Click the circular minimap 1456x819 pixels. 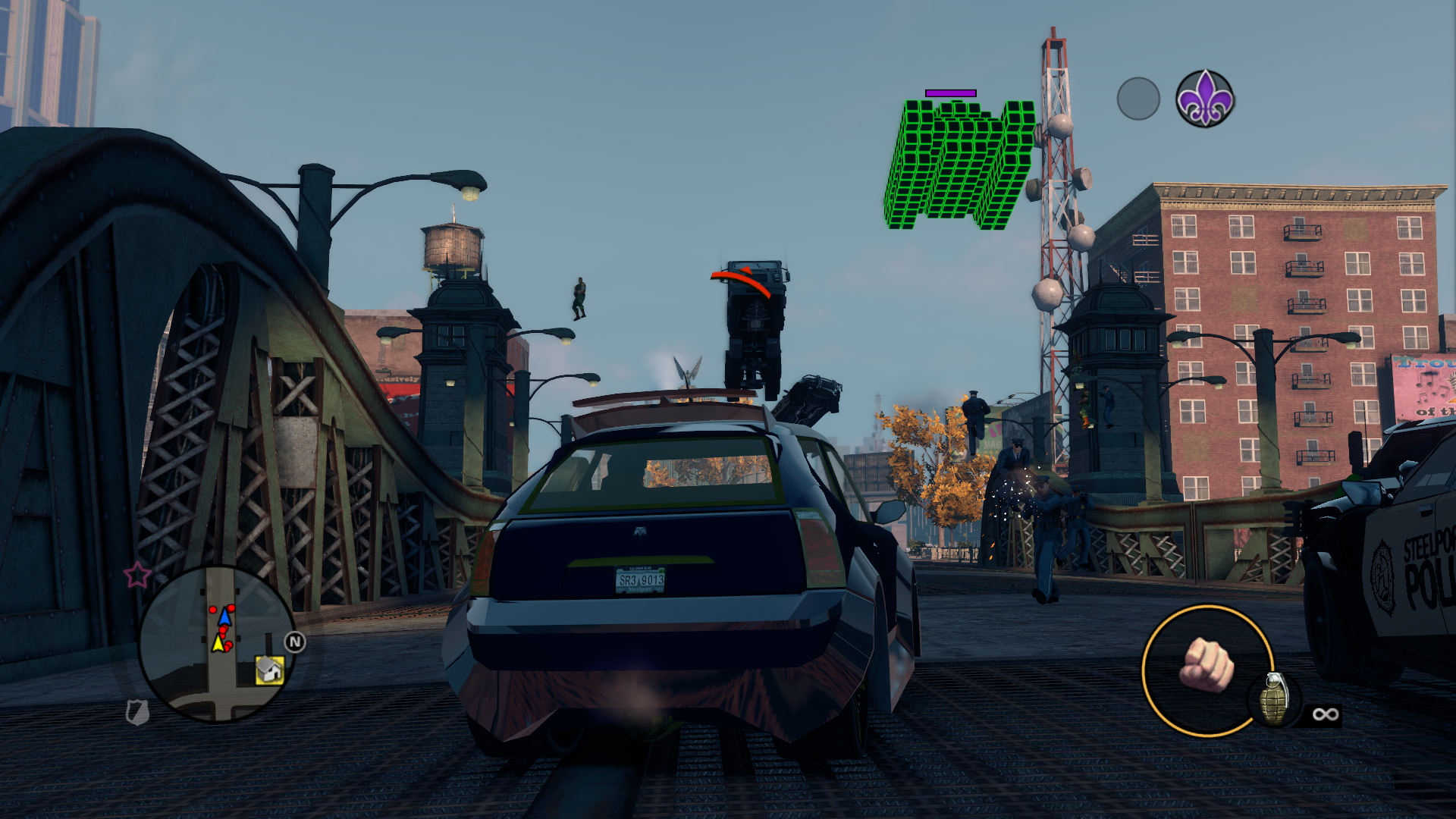pyautogui.click(x=217, y=643)
